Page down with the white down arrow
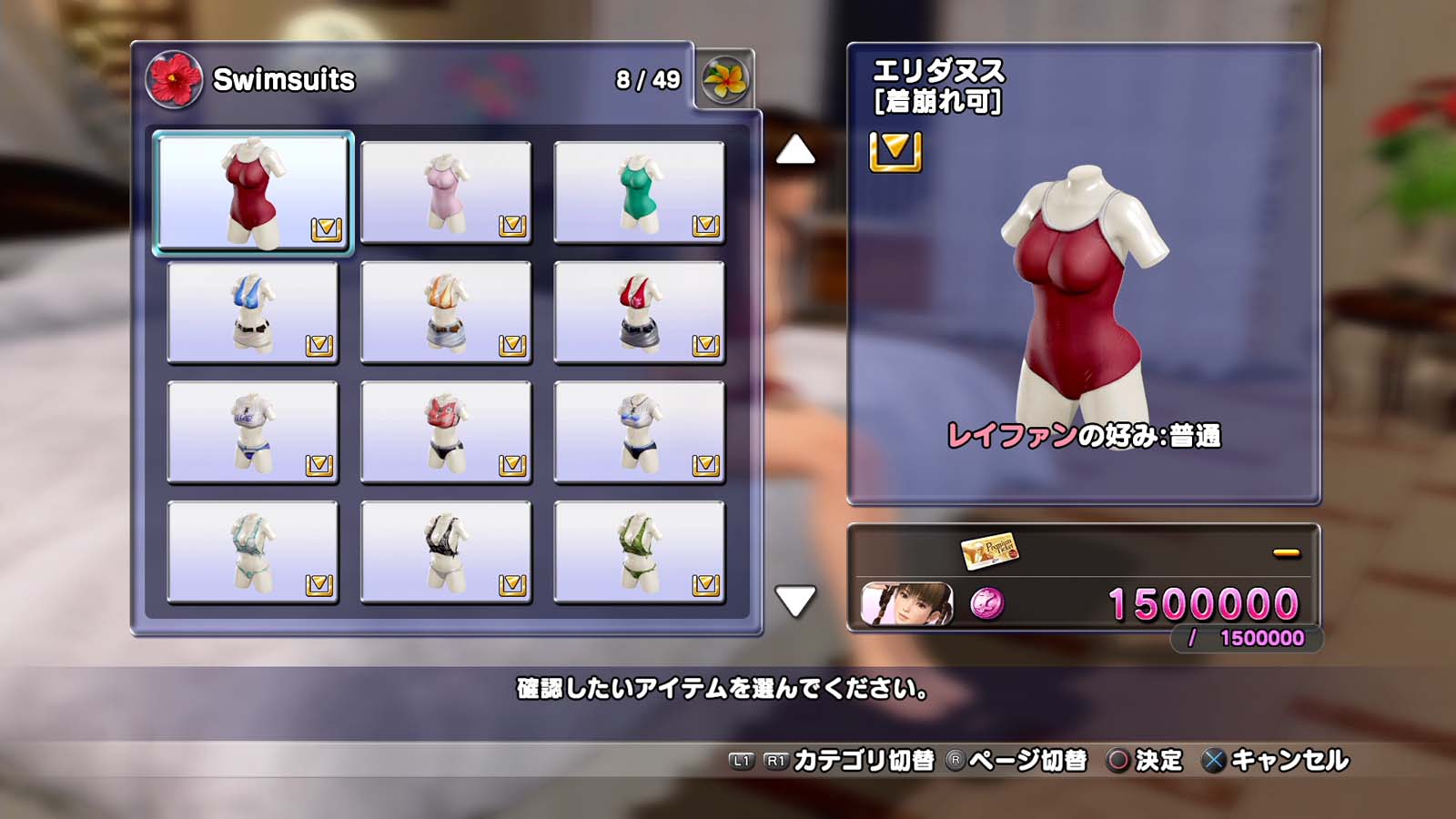The height and width of the screenshot is (819, 1456). point(795,601)
